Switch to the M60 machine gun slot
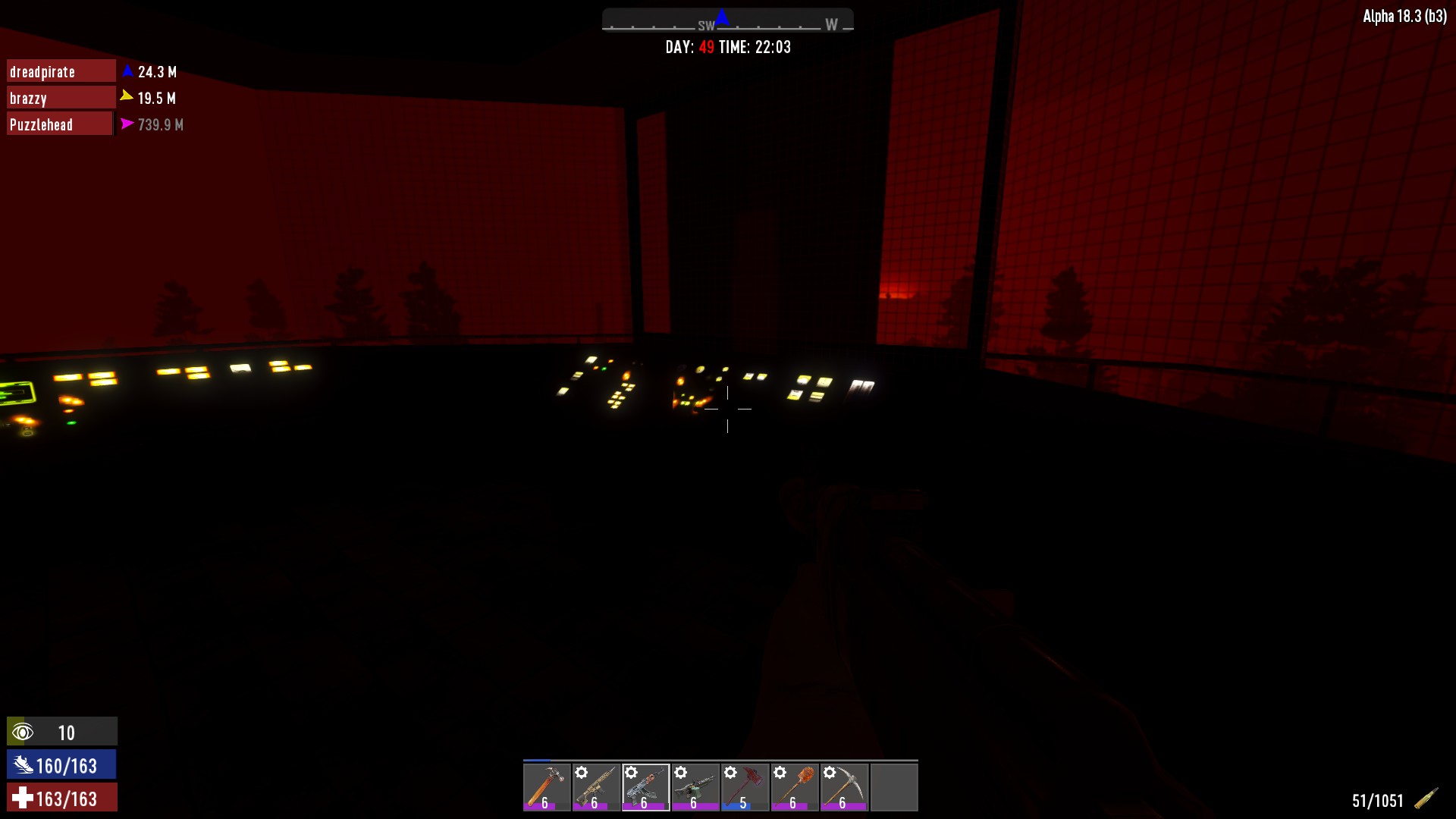 click(695, 787)
